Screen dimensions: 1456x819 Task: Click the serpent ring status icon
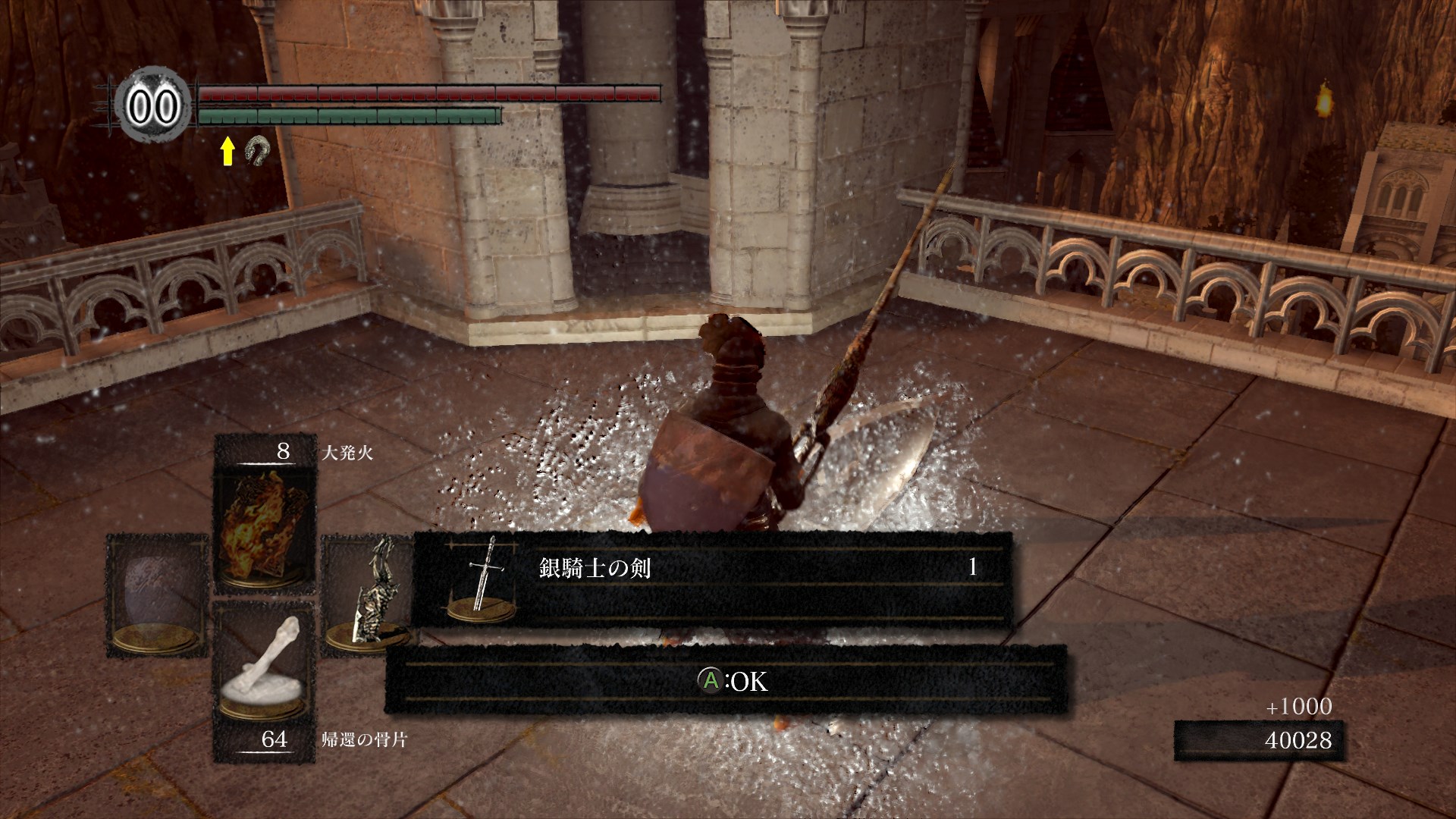[256, 152]
